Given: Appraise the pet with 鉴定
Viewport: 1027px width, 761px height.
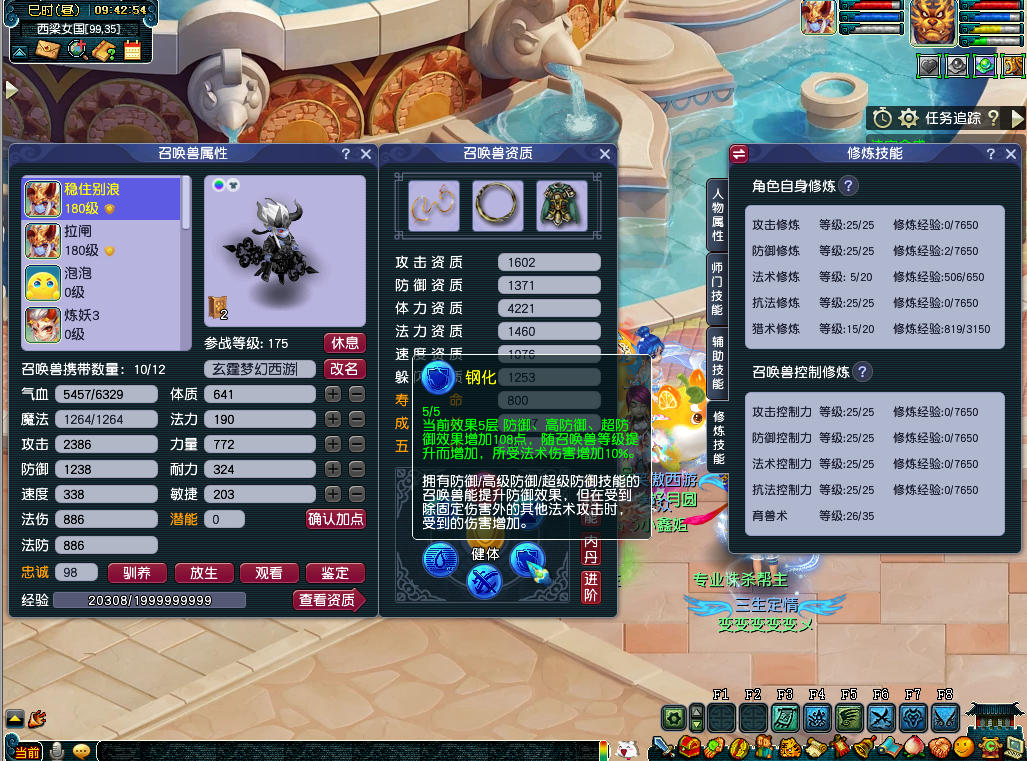Looking at the screenshot, I should point(335,573).
